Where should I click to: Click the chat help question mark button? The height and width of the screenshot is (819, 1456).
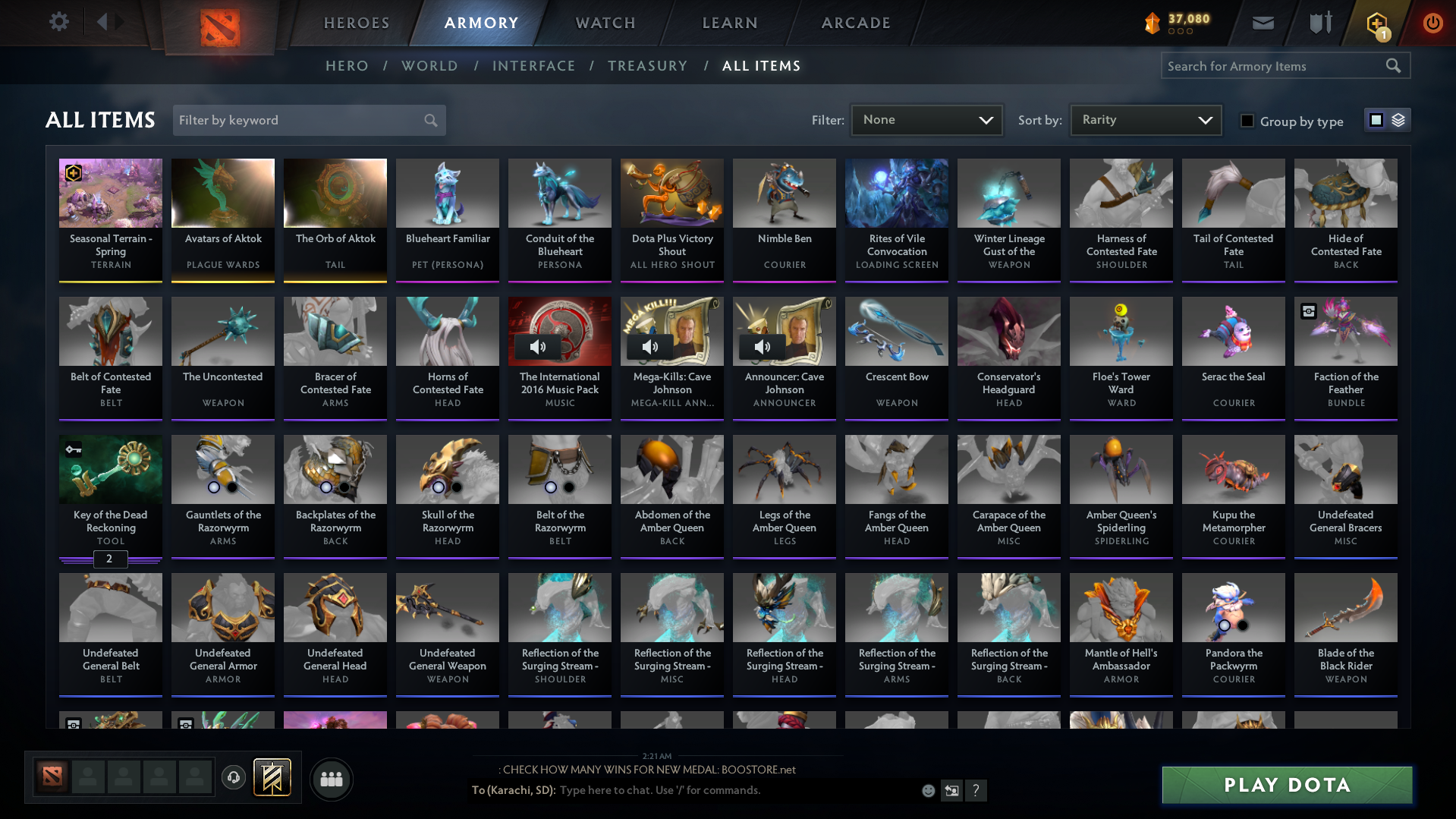click(x=976, y=790)
